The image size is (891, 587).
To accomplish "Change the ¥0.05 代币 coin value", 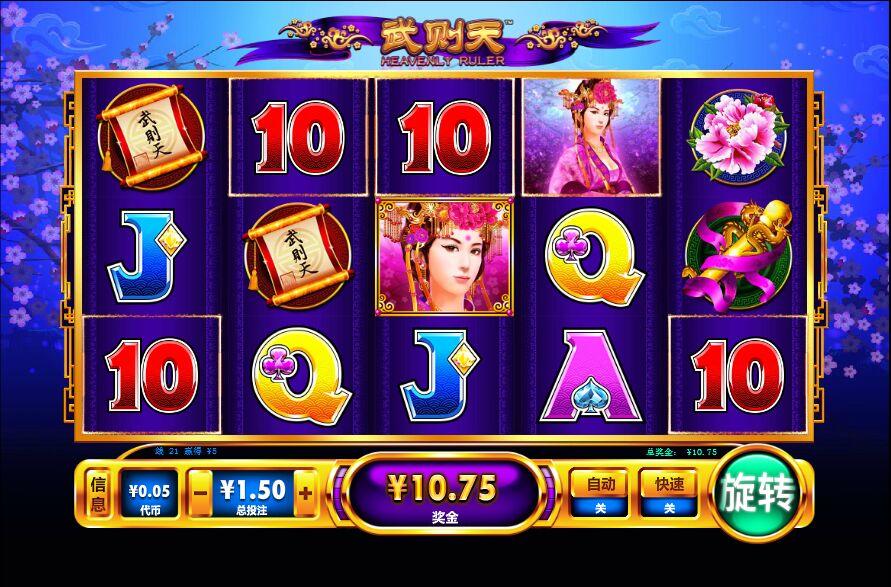I will point(147,495).
